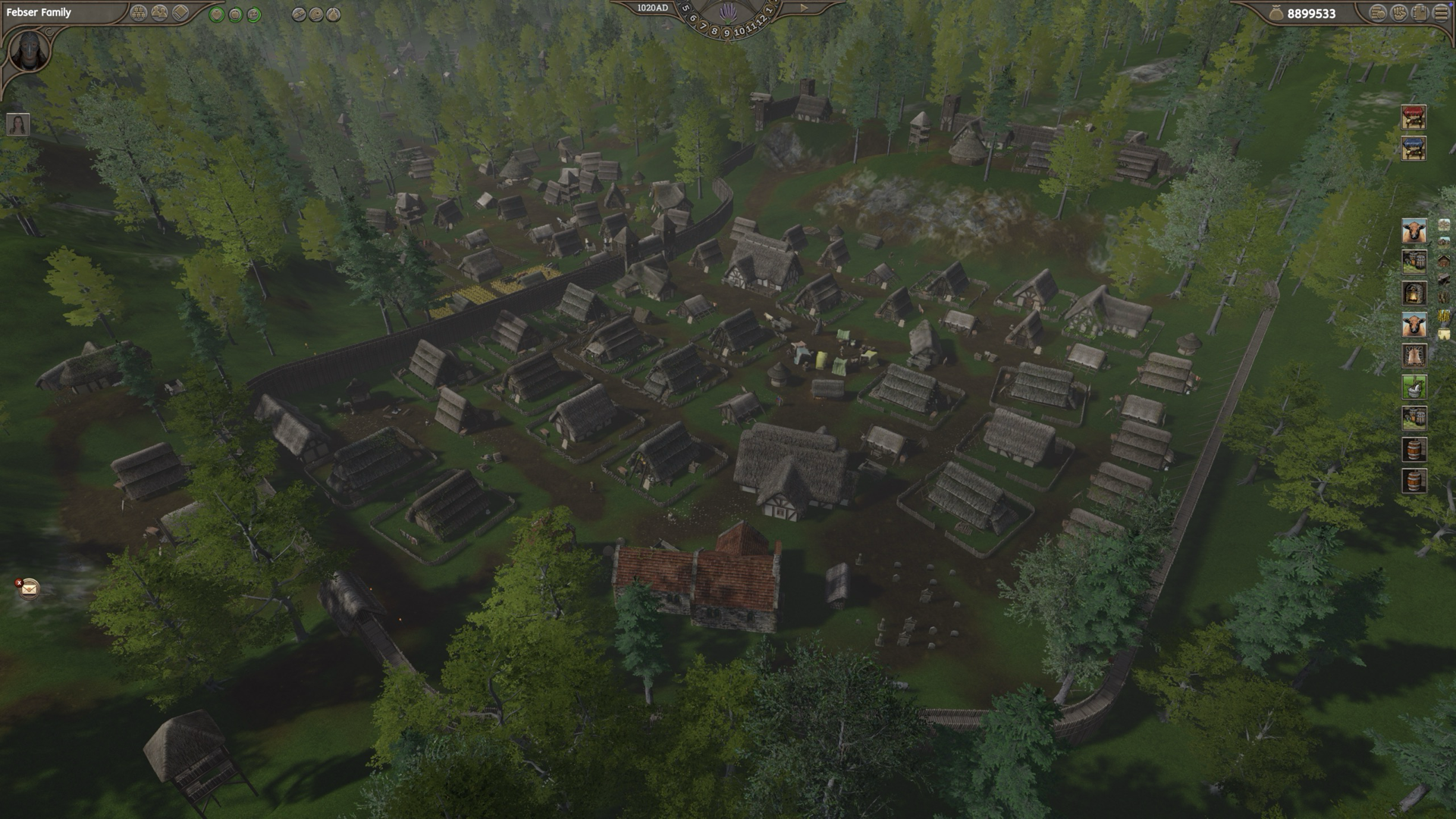Open the family tree icon beside Febser Family
The image size is (1456, 819).
click(137, 11)
